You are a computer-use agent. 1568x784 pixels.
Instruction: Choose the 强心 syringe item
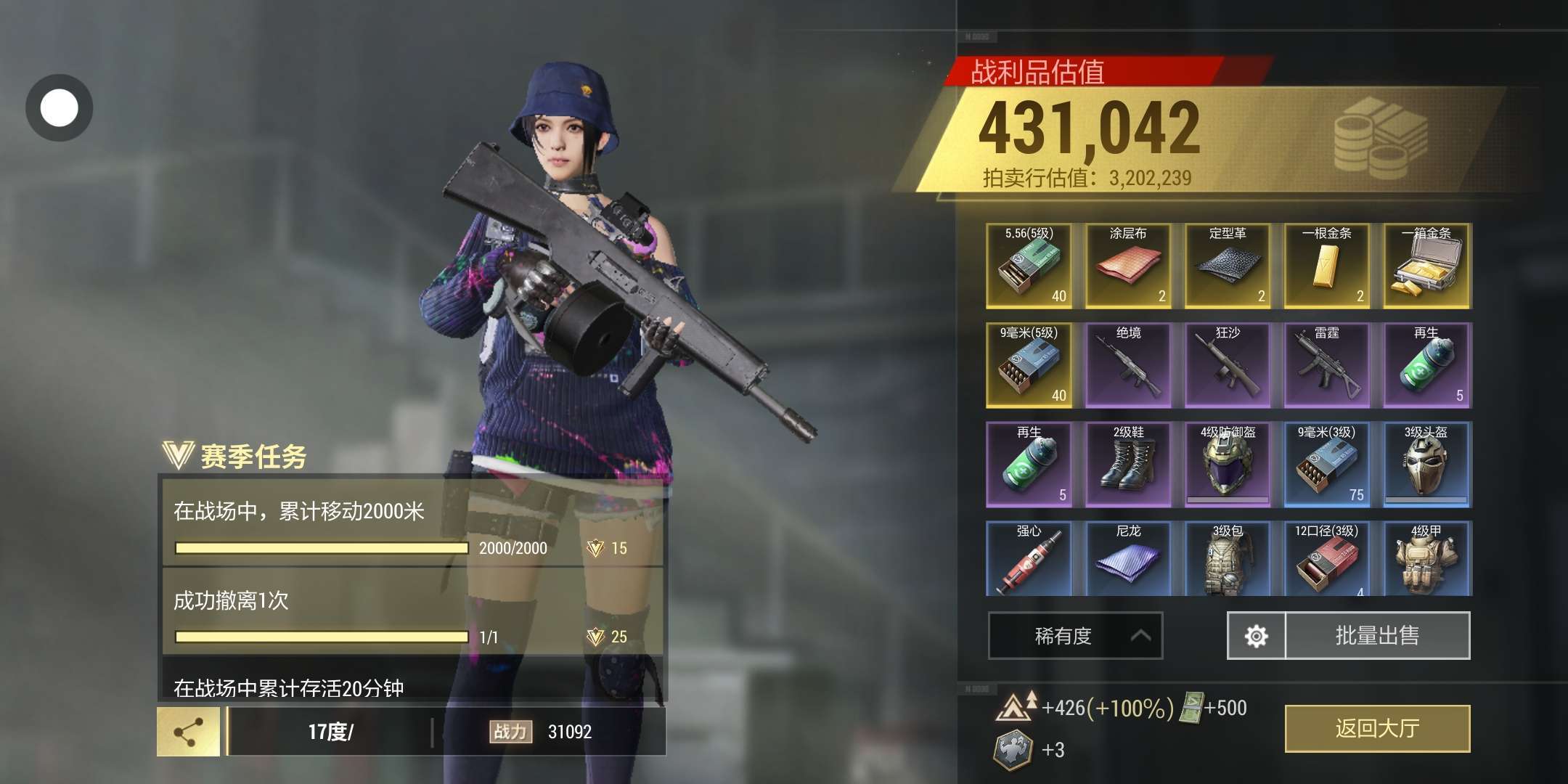click(1029, 559)
